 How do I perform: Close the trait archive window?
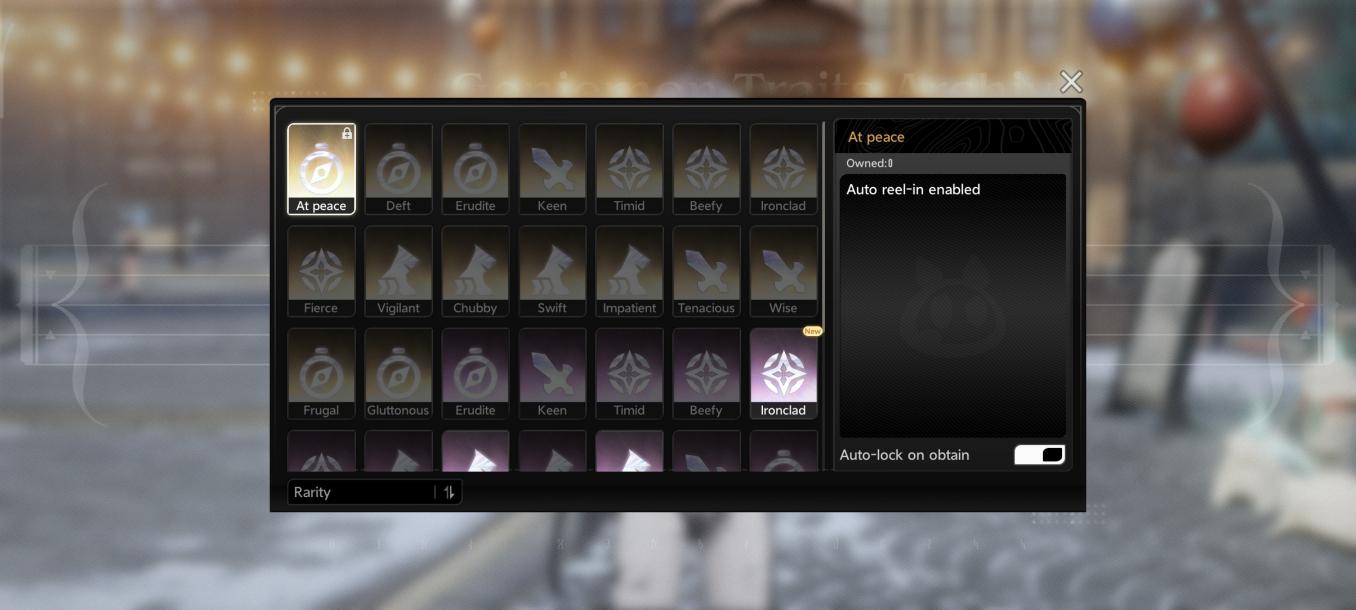(1071, 81)
